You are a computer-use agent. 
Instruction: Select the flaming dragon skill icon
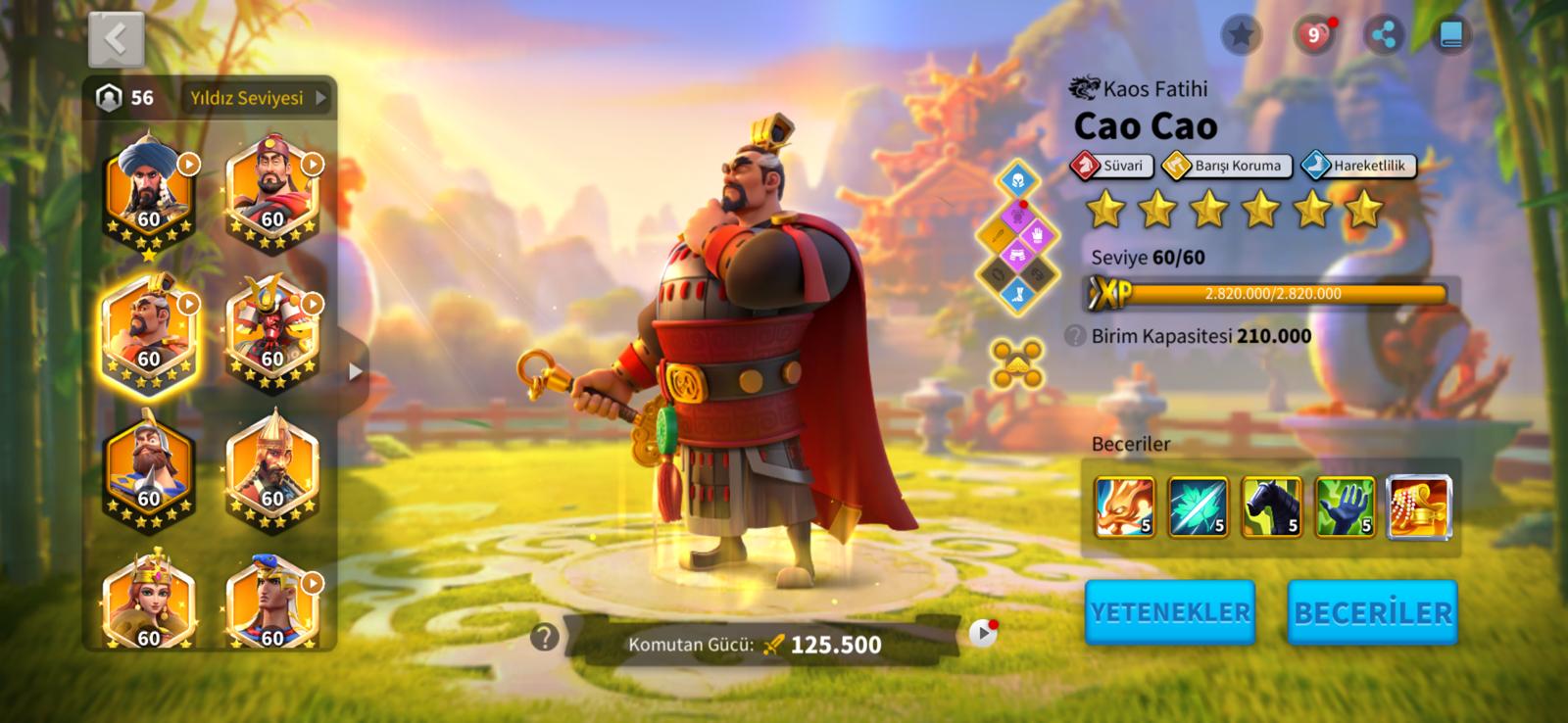point(1124,507)
